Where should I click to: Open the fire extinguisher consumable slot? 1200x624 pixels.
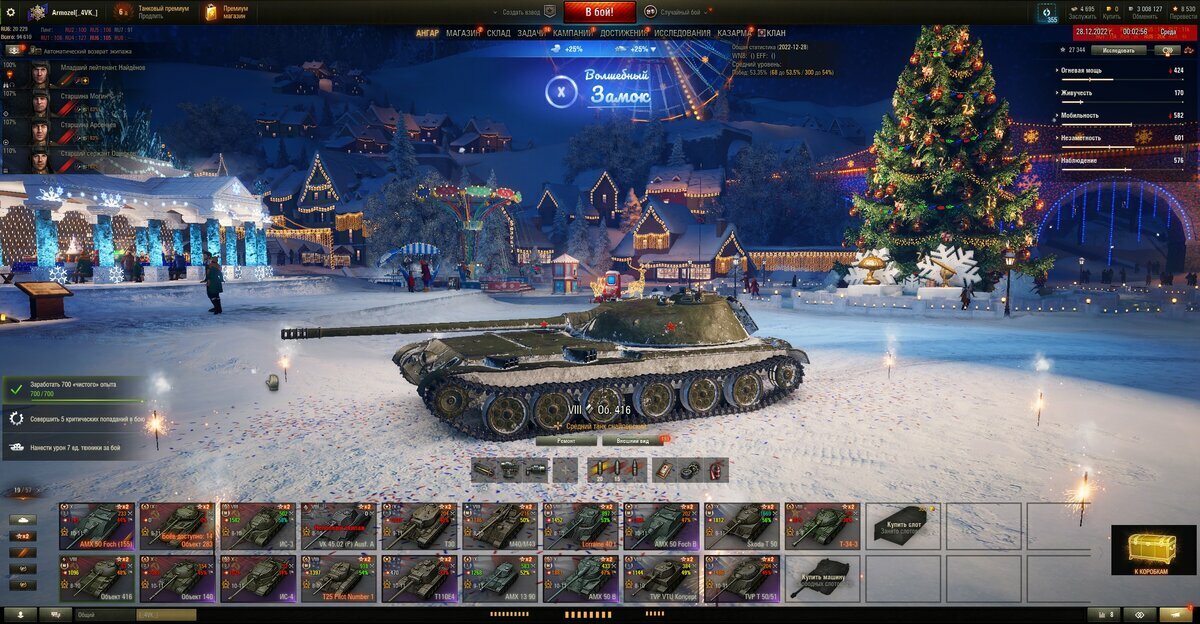713,470
